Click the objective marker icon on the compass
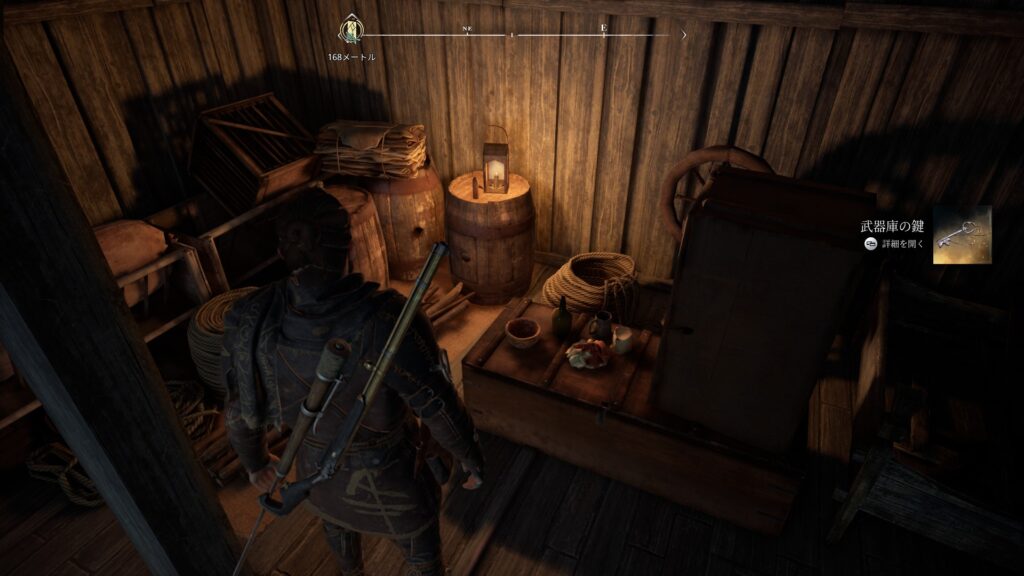This screenshot has height=576, width=1024. [352, 32]
